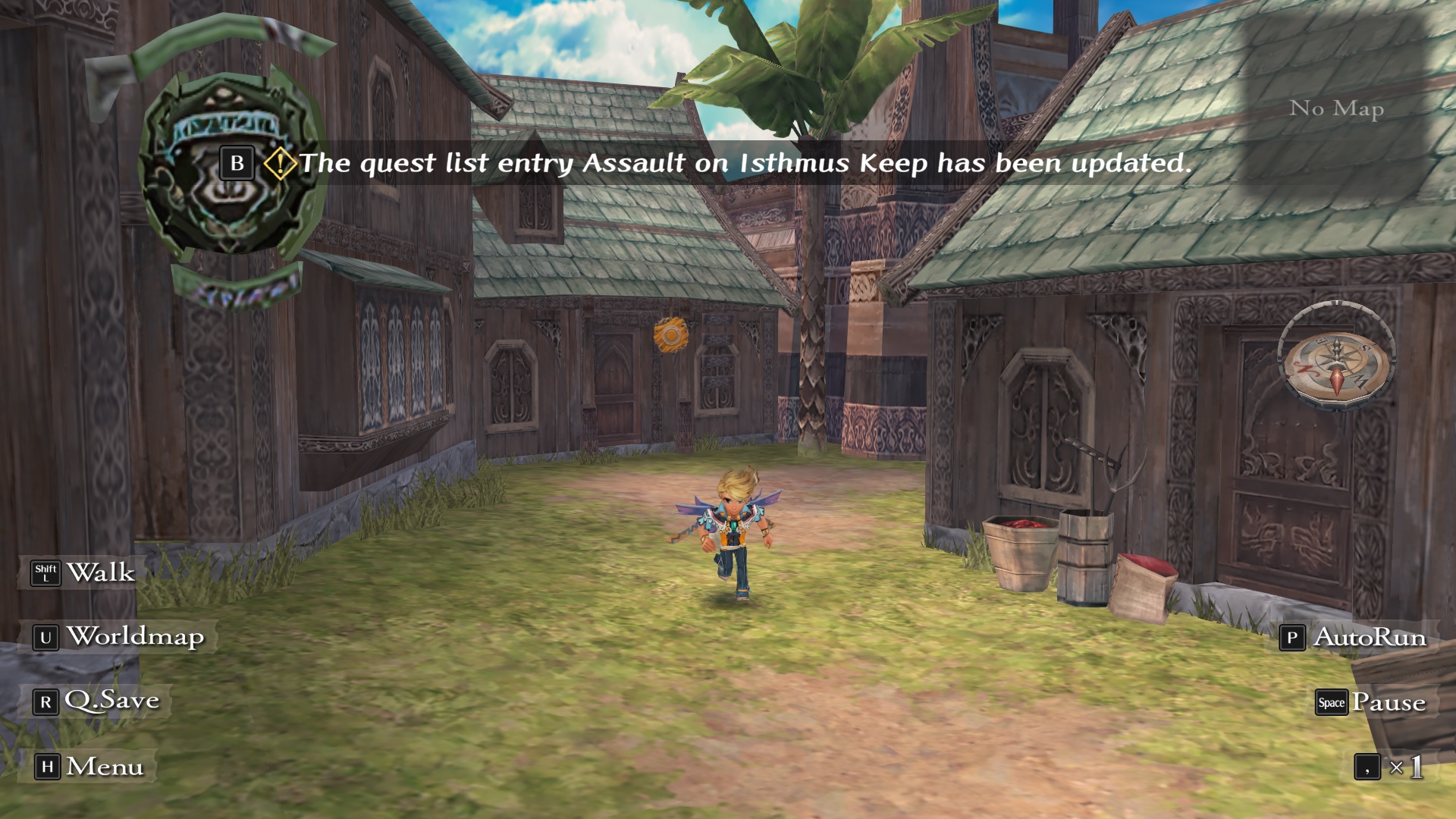Click the U key icon beside Worldmap
This screenshot has height=819, width=1456.
(x=46, y=639)
